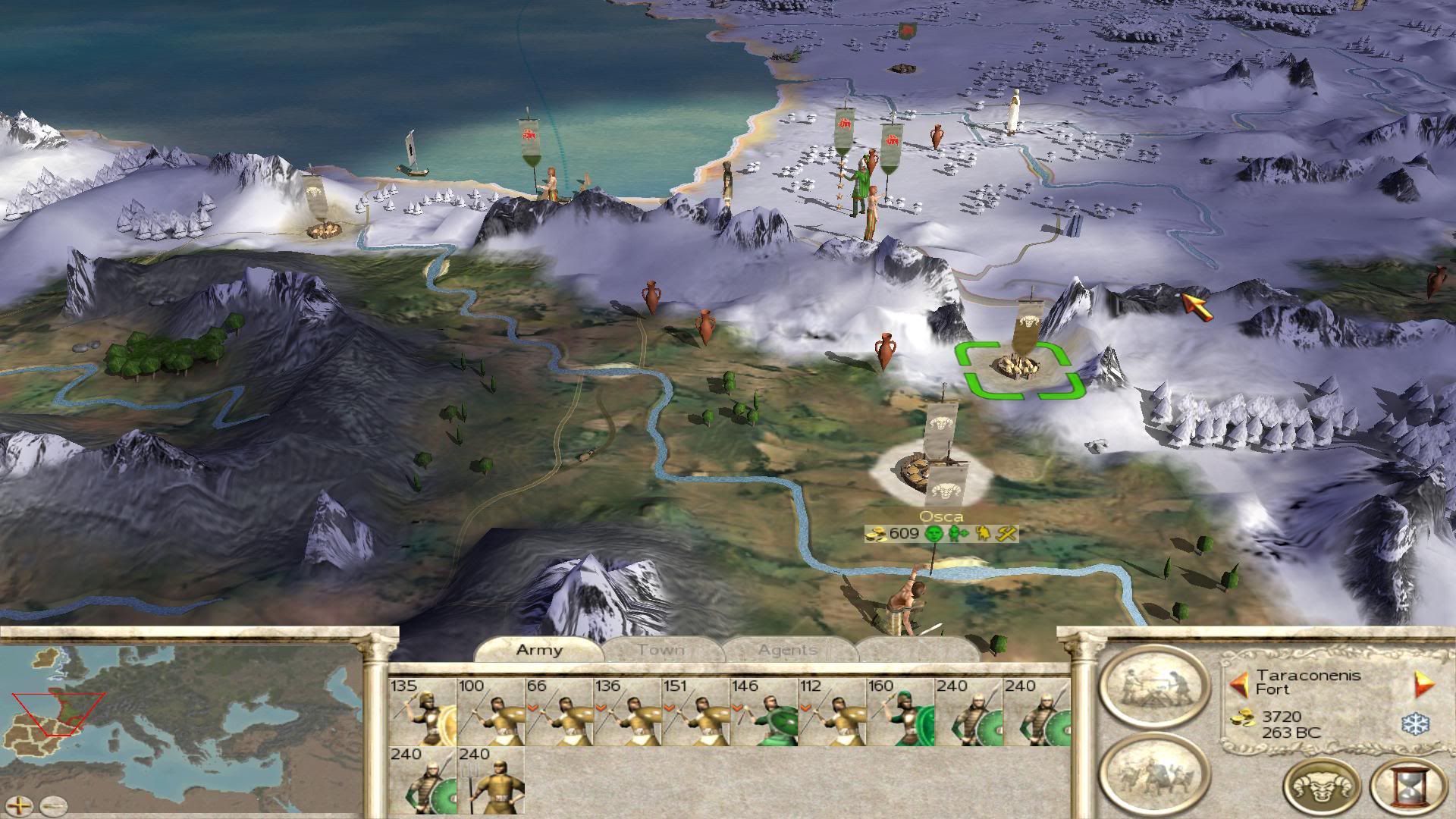Open the Town tab
The image size is (1456, 819).
click(x=661, y=650)
